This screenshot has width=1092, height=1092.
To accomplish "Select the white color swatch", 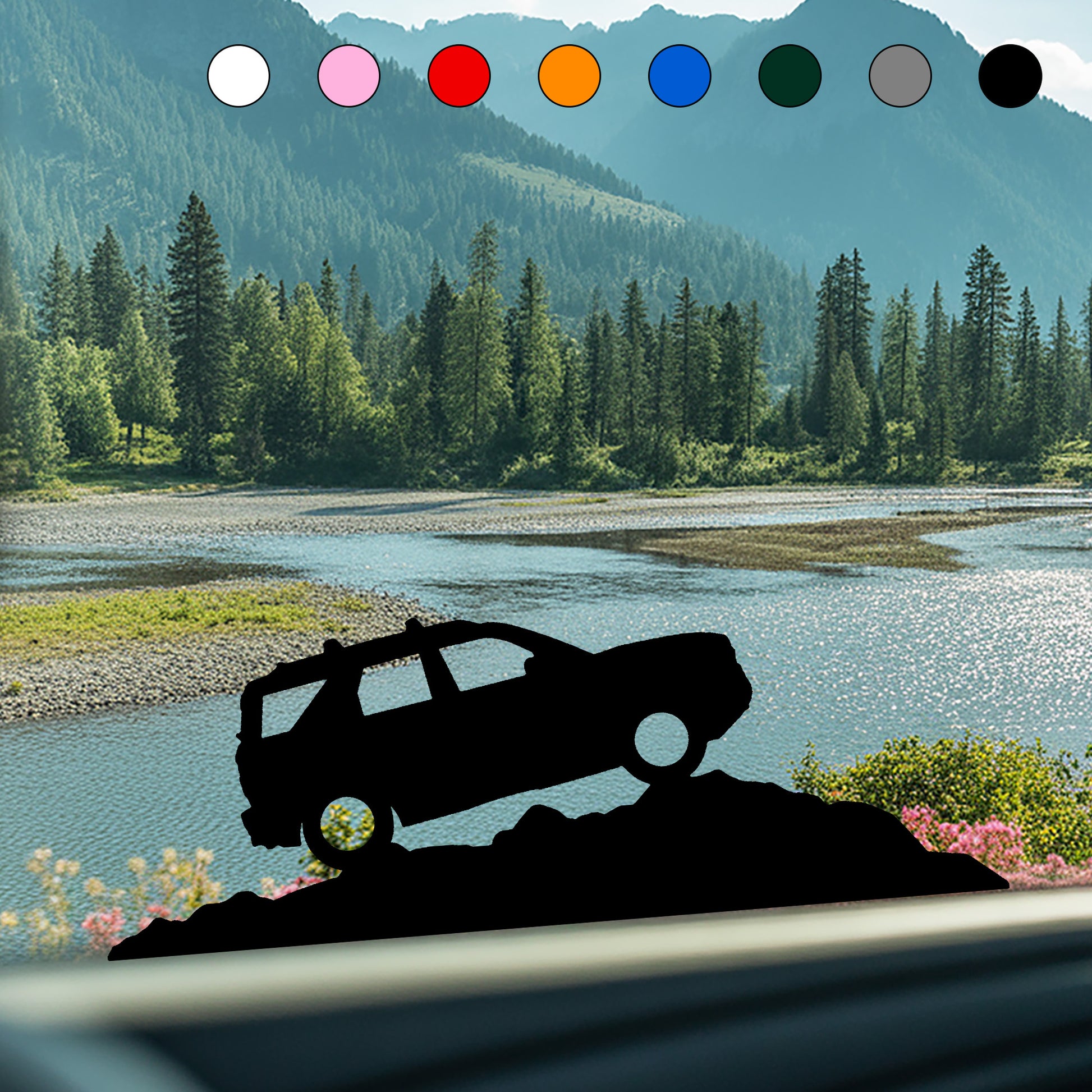I will tap(238, 76).
